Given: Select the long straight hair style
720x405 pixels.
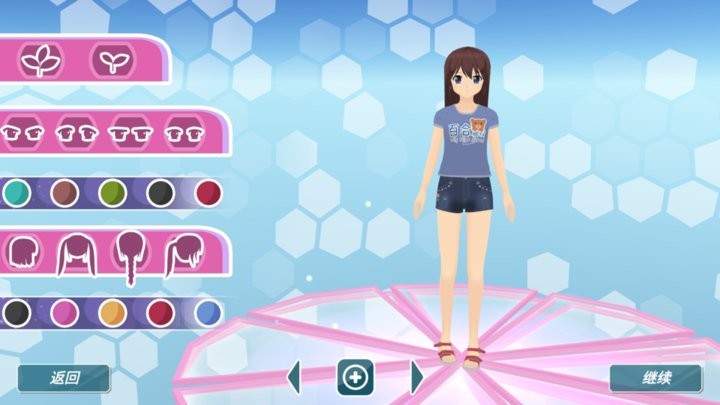Looking at the screenshot, I should (75, 254).
